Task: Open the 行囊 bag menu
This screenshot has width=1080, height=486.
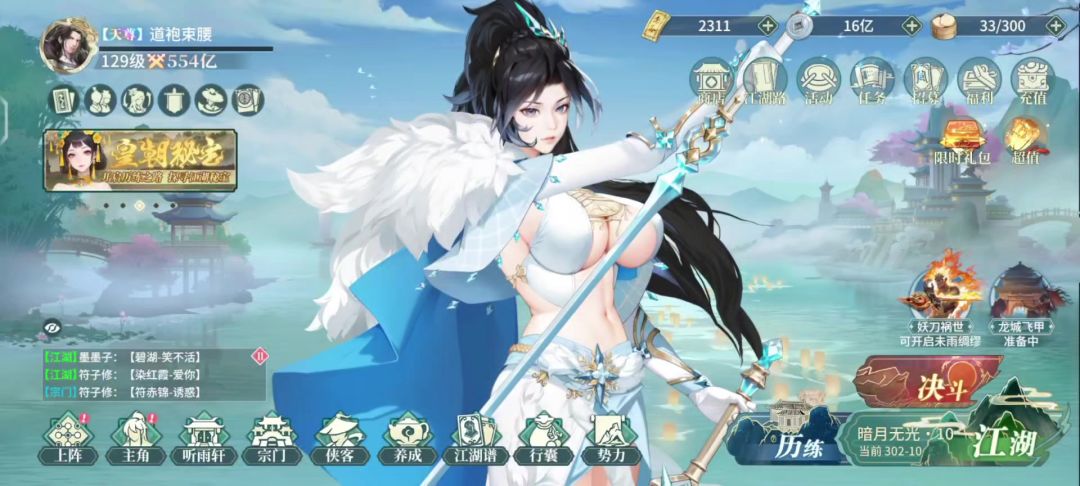Action: click(544, 438)
